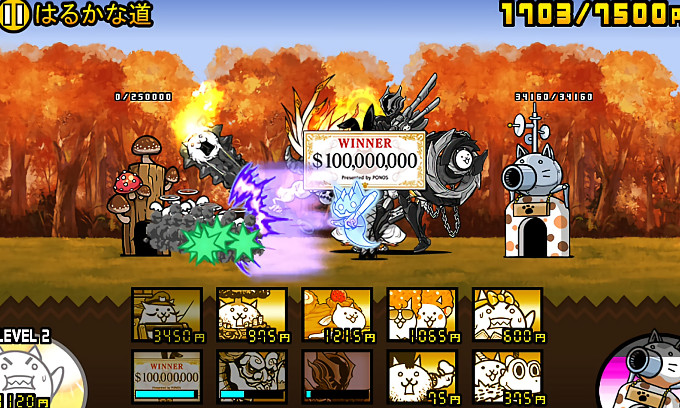Select the darkened dragon unit slot

tap(337, 376)
